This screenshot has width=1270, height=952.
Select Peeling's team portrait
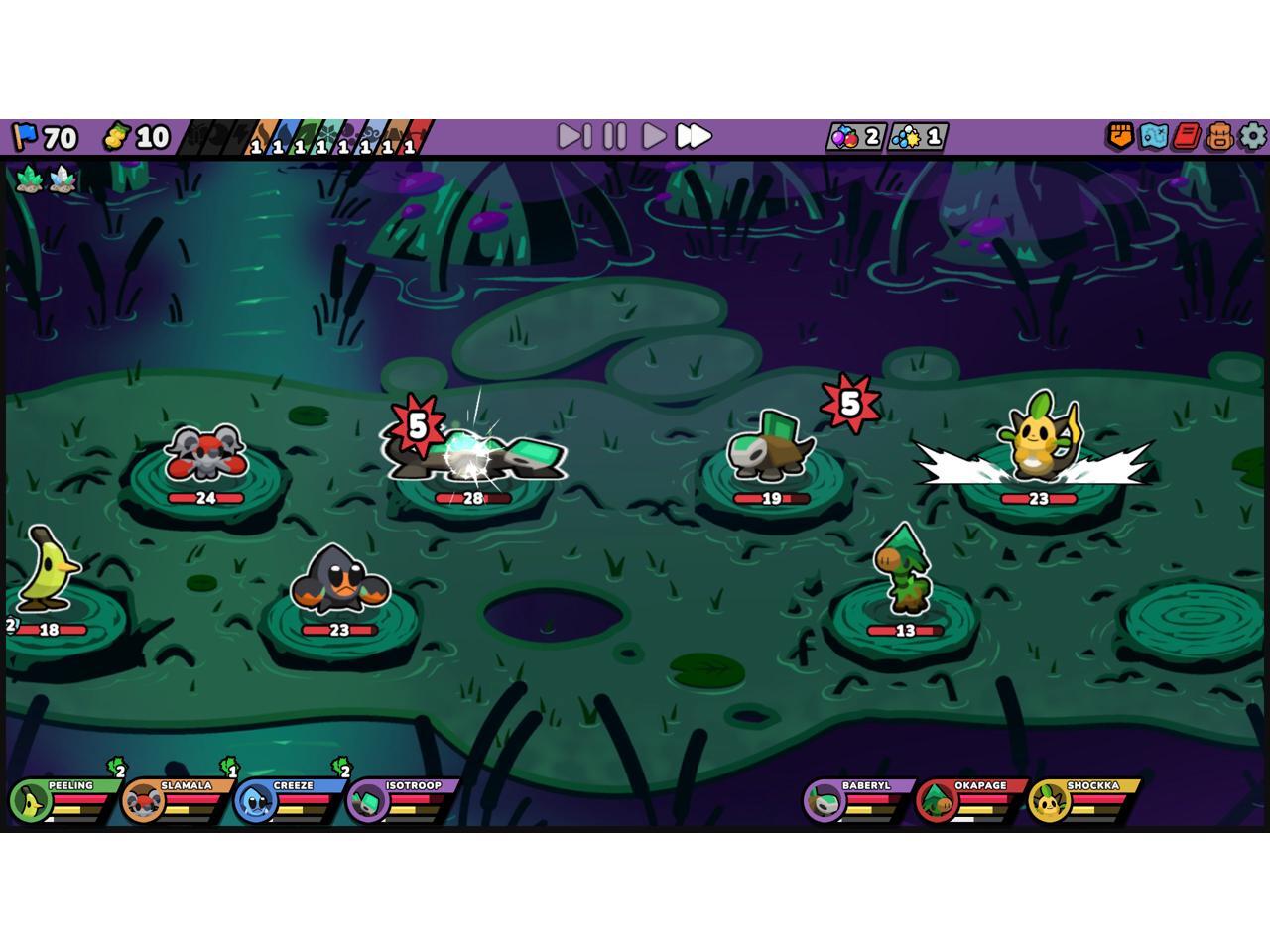[29, 801]
